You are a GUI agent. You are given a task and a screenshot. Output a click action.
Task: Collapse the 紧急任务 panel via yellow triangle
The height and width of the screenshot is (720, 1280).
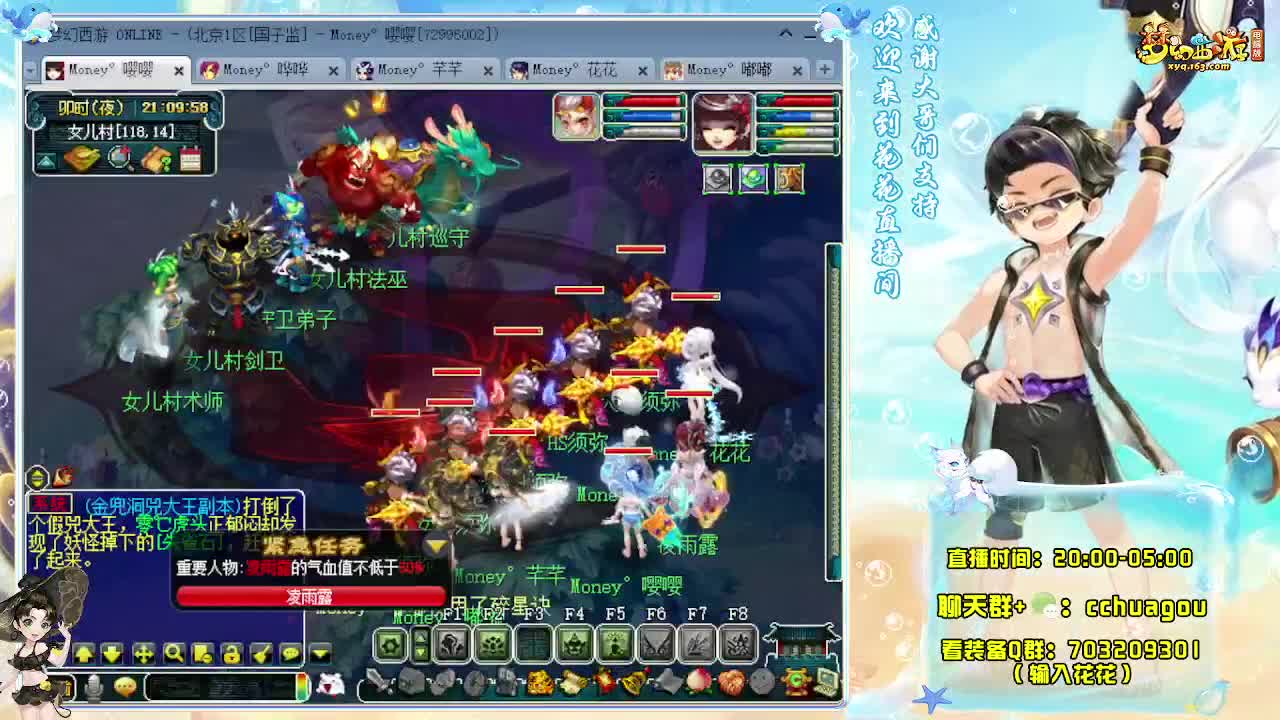[437, 547]
